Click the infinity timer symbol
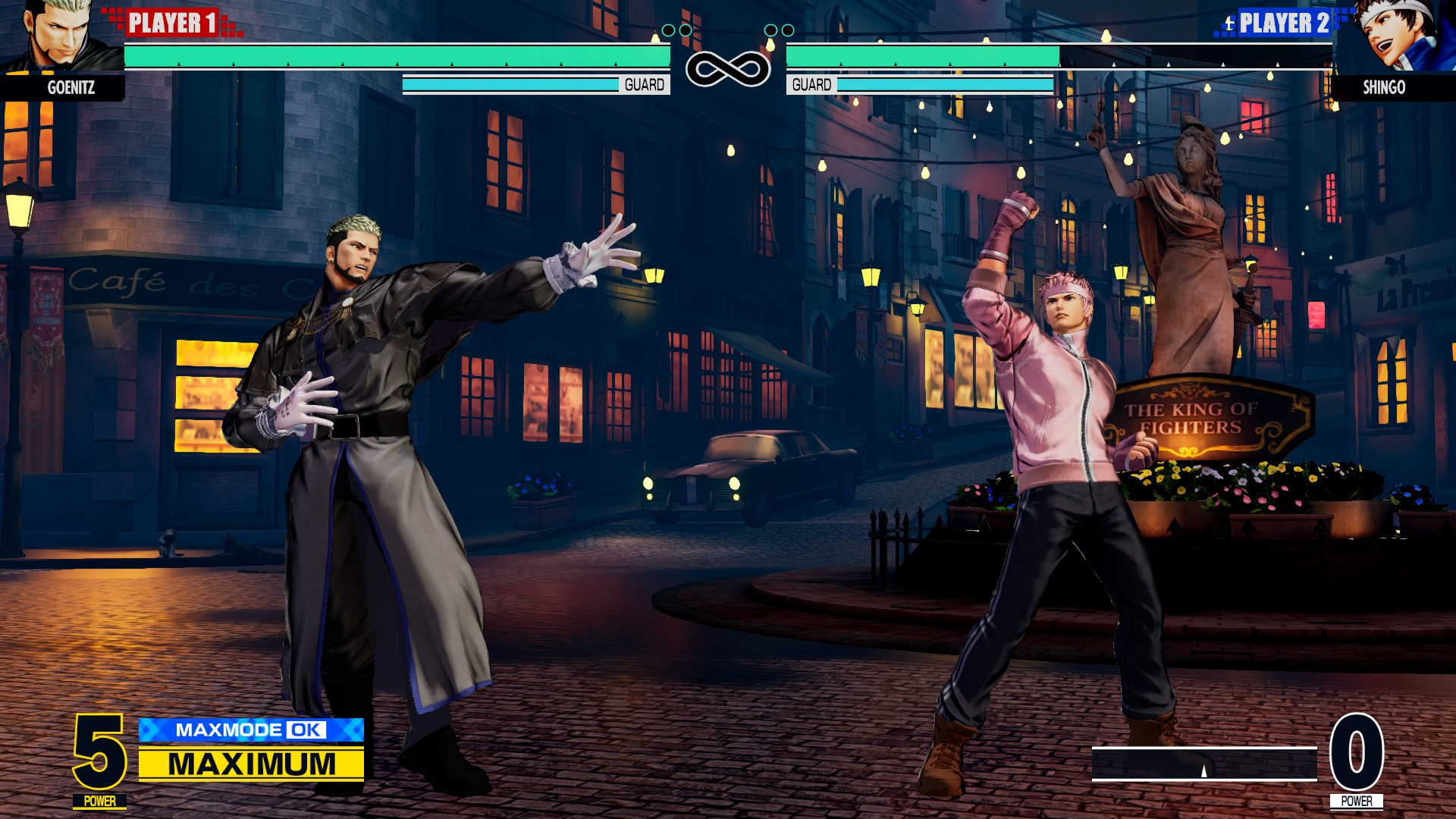Screen dimensions: 1456x819 726,68
